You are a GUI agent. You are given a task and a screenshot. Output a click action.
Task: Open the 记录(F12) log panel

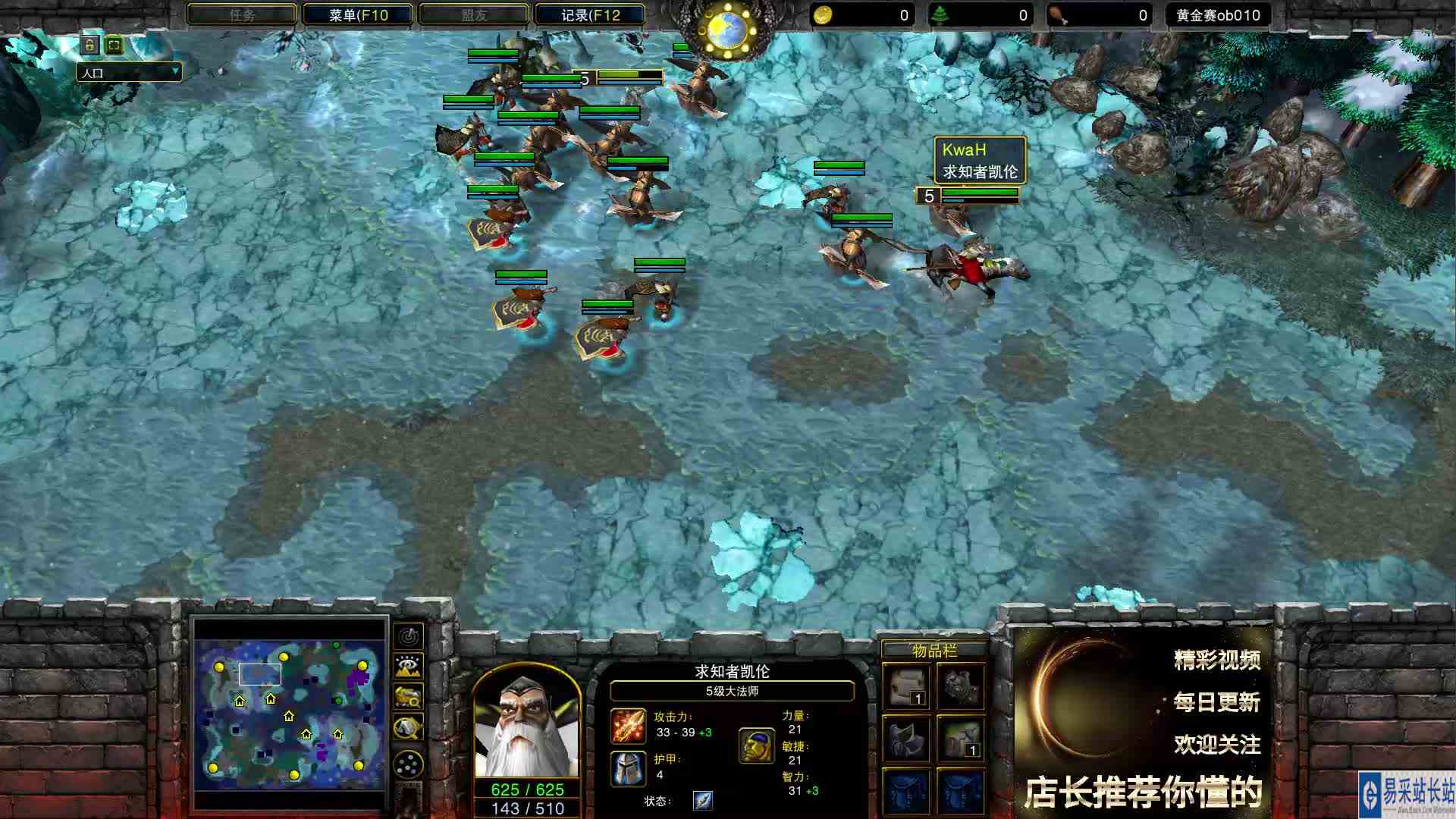click(590, 14)
